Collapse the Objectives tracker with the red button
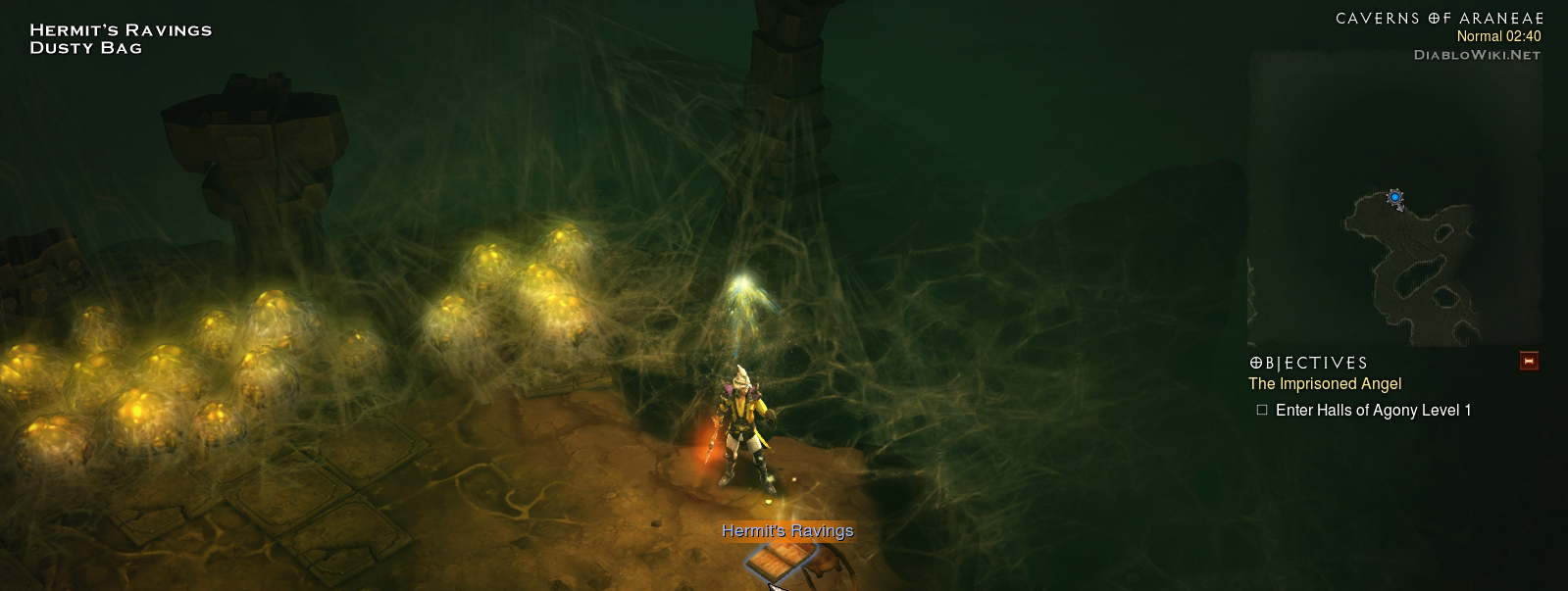 tap(1528, 362)
